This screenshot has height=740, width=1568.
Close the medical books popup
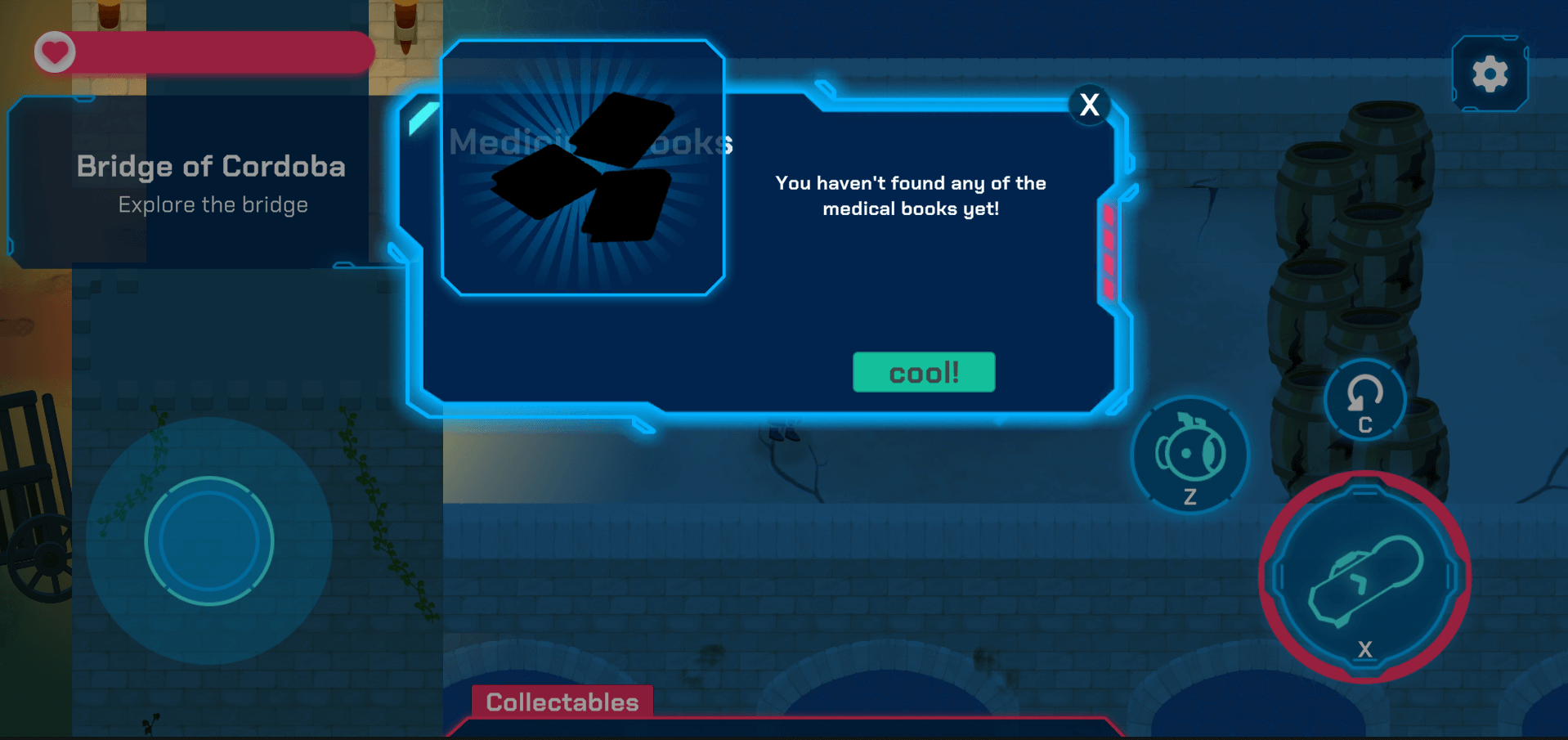coord(1089,105)
